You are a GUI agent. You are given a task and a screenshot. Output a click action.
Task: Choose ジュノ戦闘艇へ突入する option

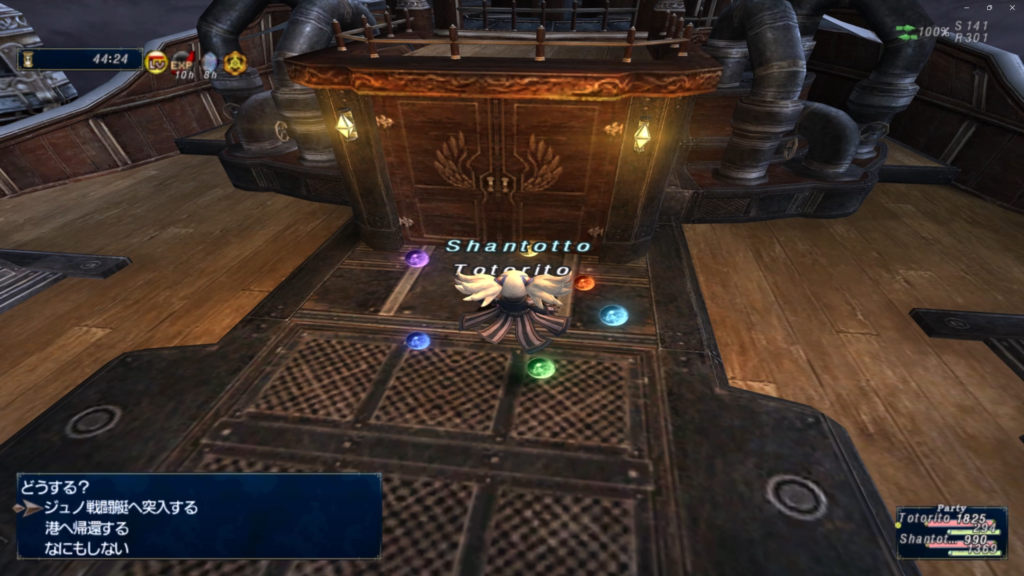[120, 508]
